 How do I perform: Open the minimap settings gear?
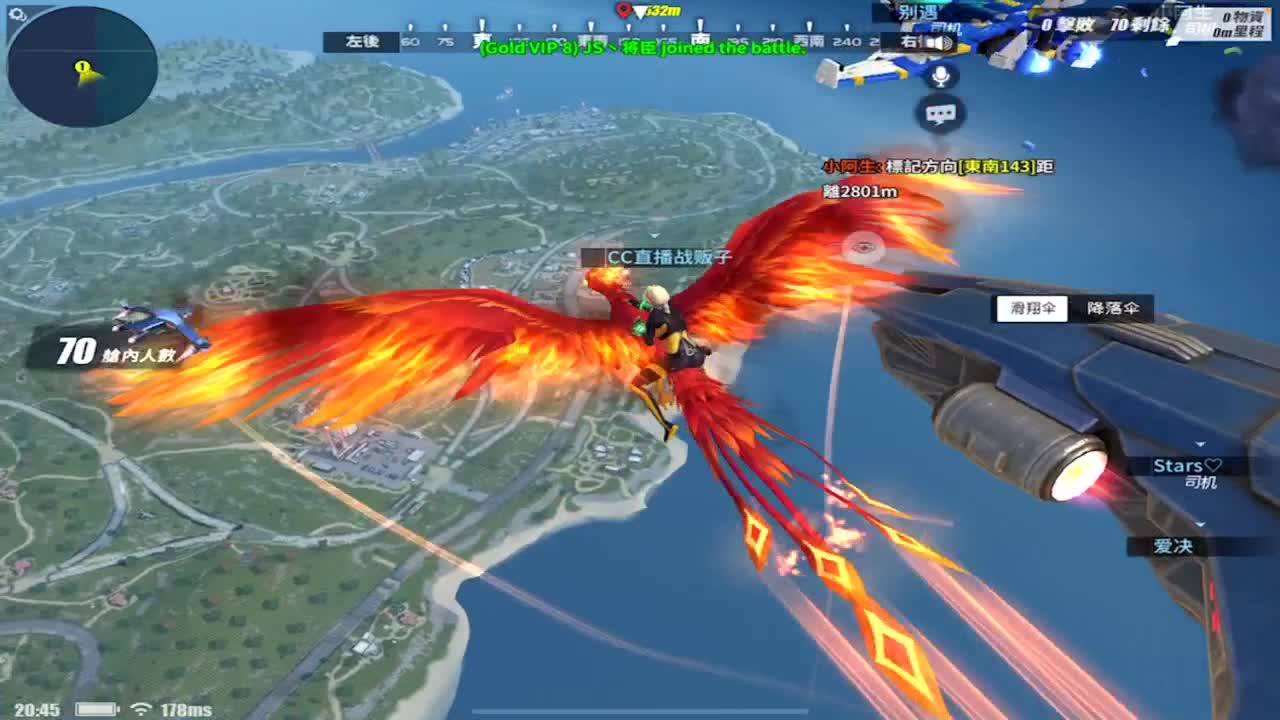(16, 12)
